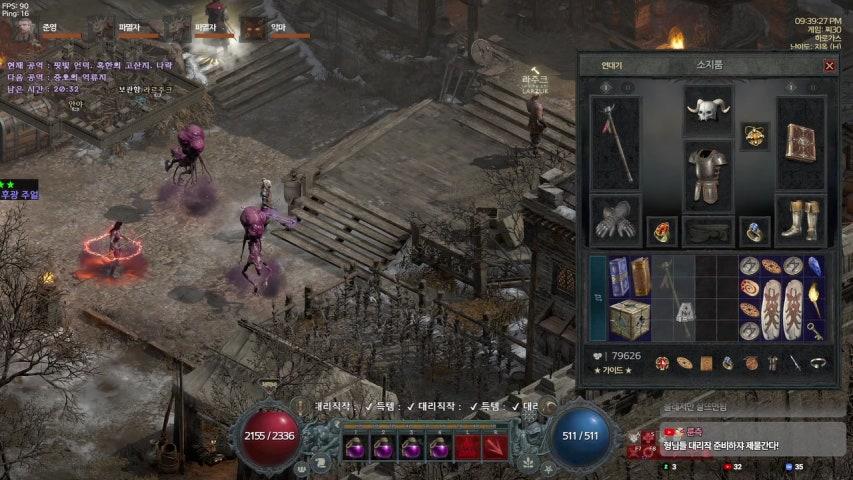The image size is (853, 480).
Task: Select the equipped body armor slot
Action: (x=707, y=175)
